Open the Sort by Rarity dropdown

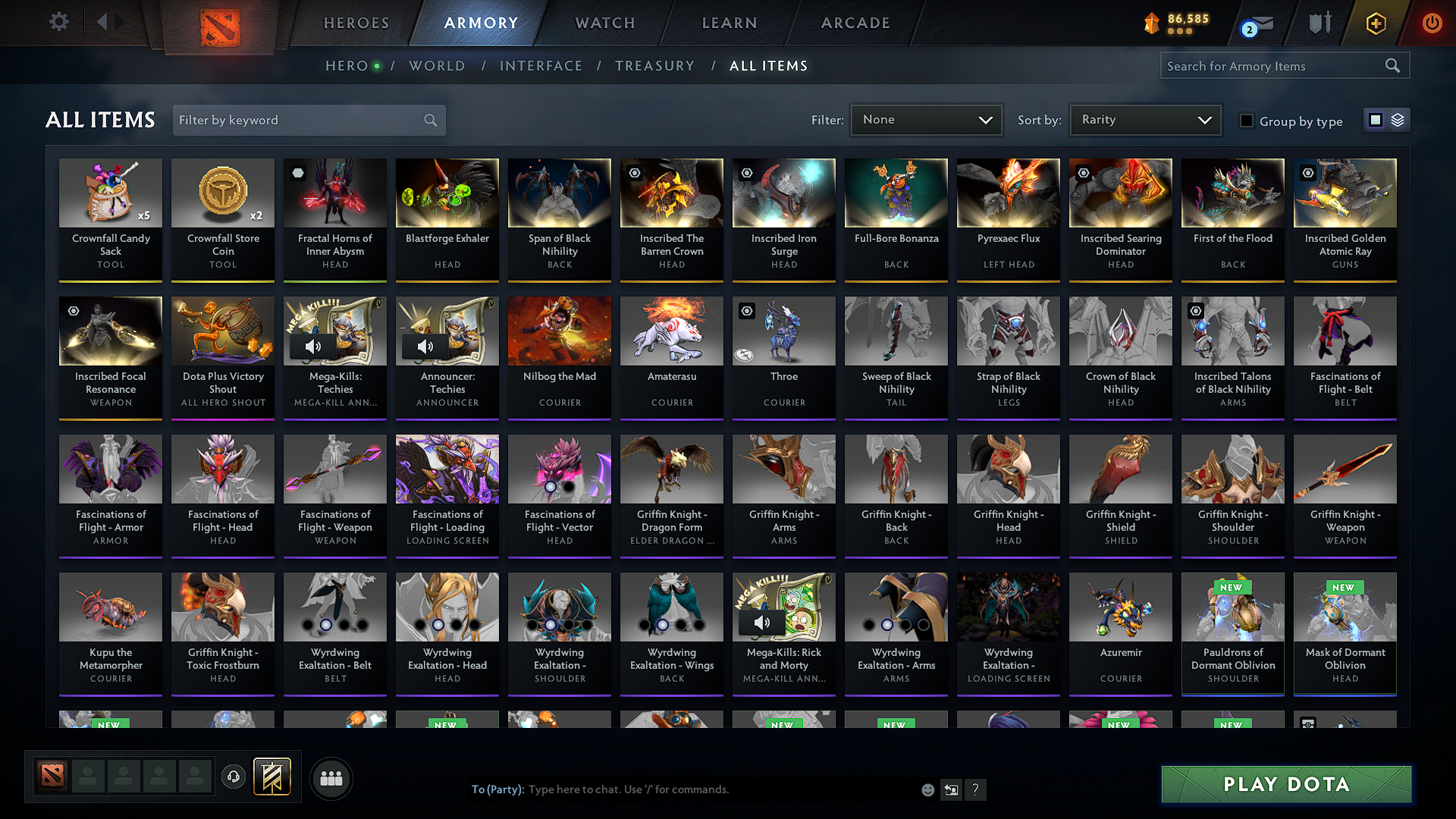[1144, 119]
